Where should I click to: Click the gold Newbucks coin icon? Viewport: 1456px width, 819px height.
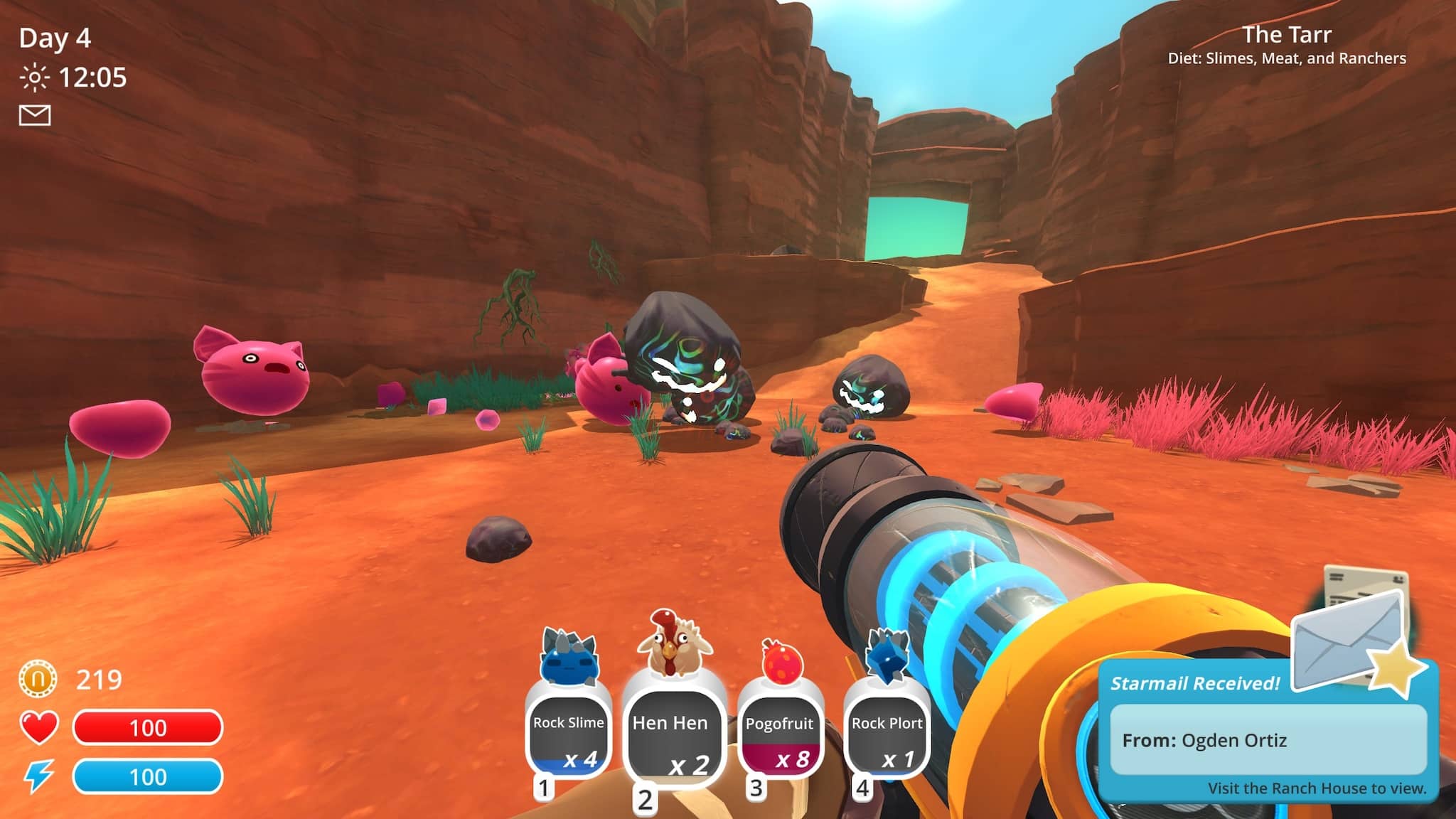click(x=39, y=679)
